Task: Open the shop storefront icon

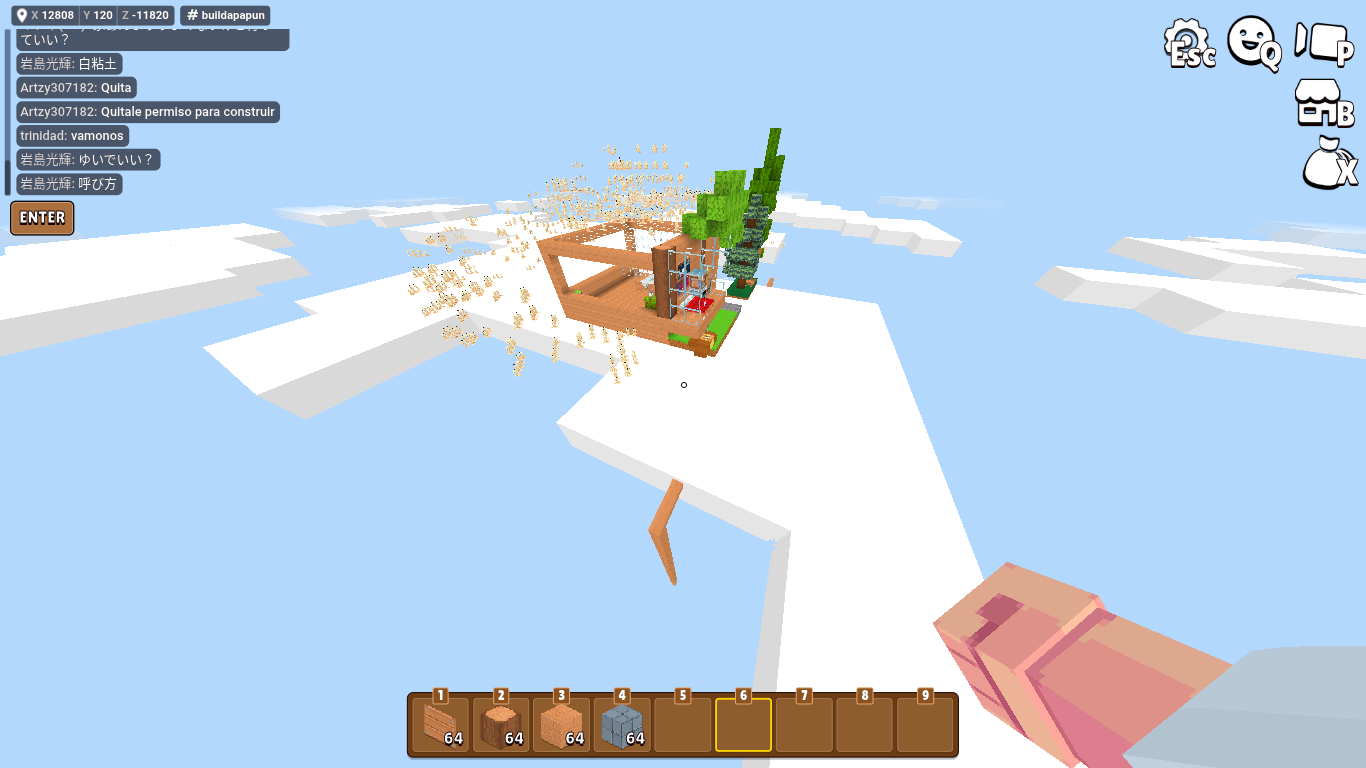Action: click(1324, 102)
